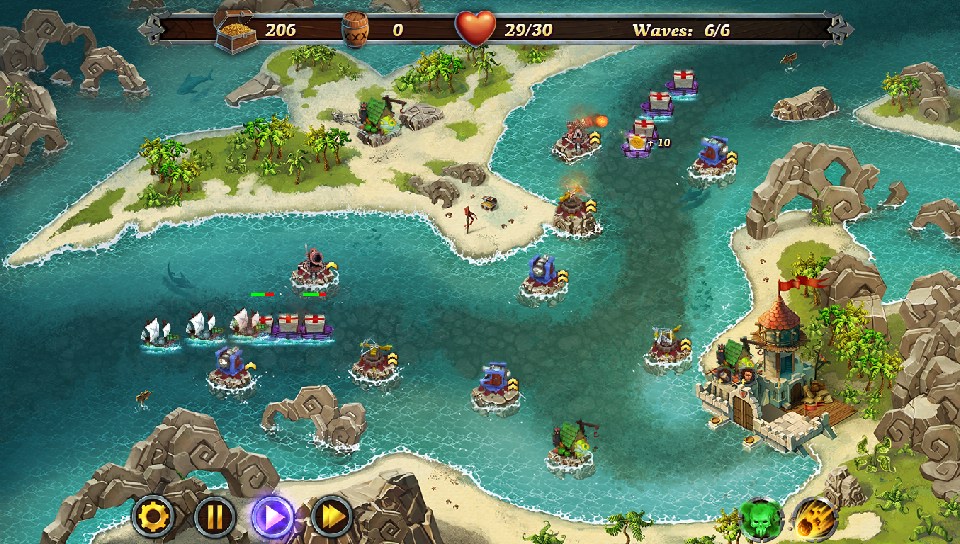Click the purple play speed button
The image size is (960, 544).
[273, 517]
